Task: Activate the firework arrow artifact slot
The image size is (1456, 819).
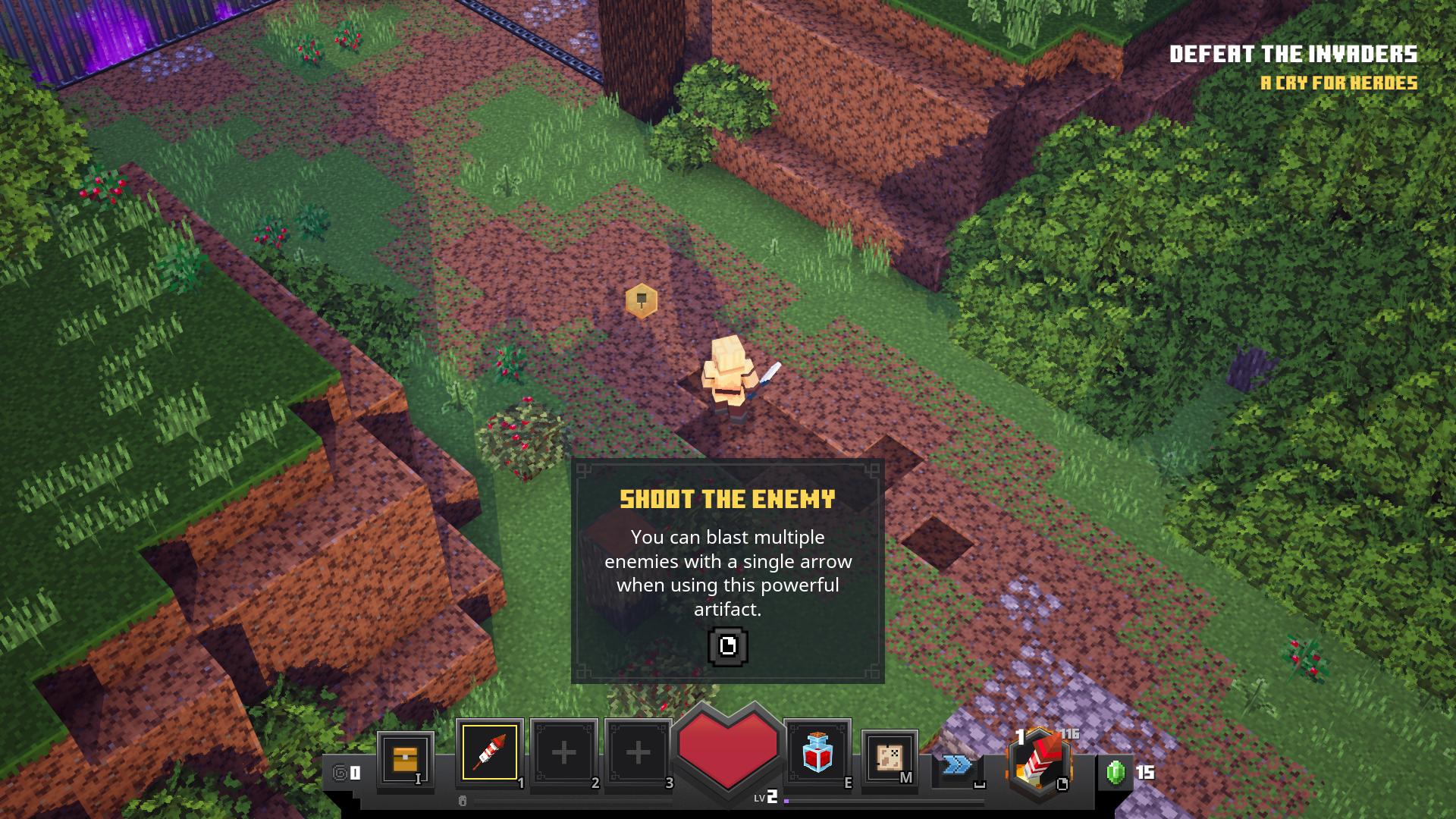Action: (x=489, y=752)
